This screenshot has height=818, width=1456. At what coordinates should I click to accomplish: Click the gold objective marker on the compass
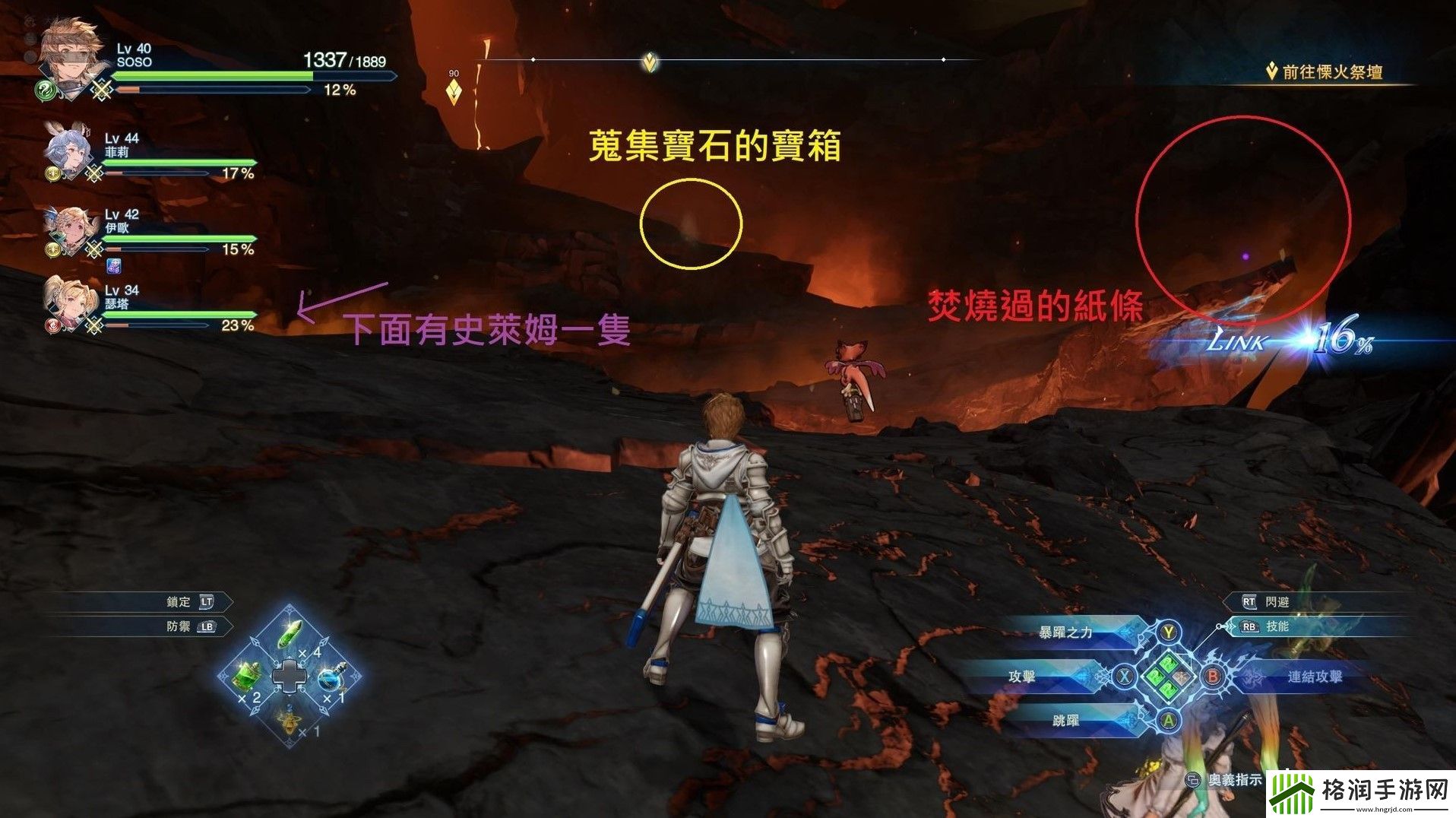pyautogui.click(x=649, y=62)
